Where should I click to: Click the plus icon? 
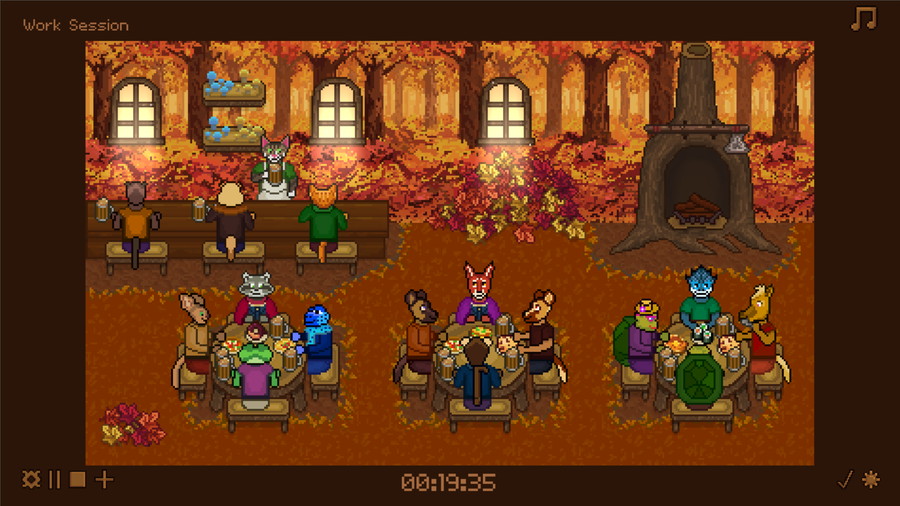[104, 480]
